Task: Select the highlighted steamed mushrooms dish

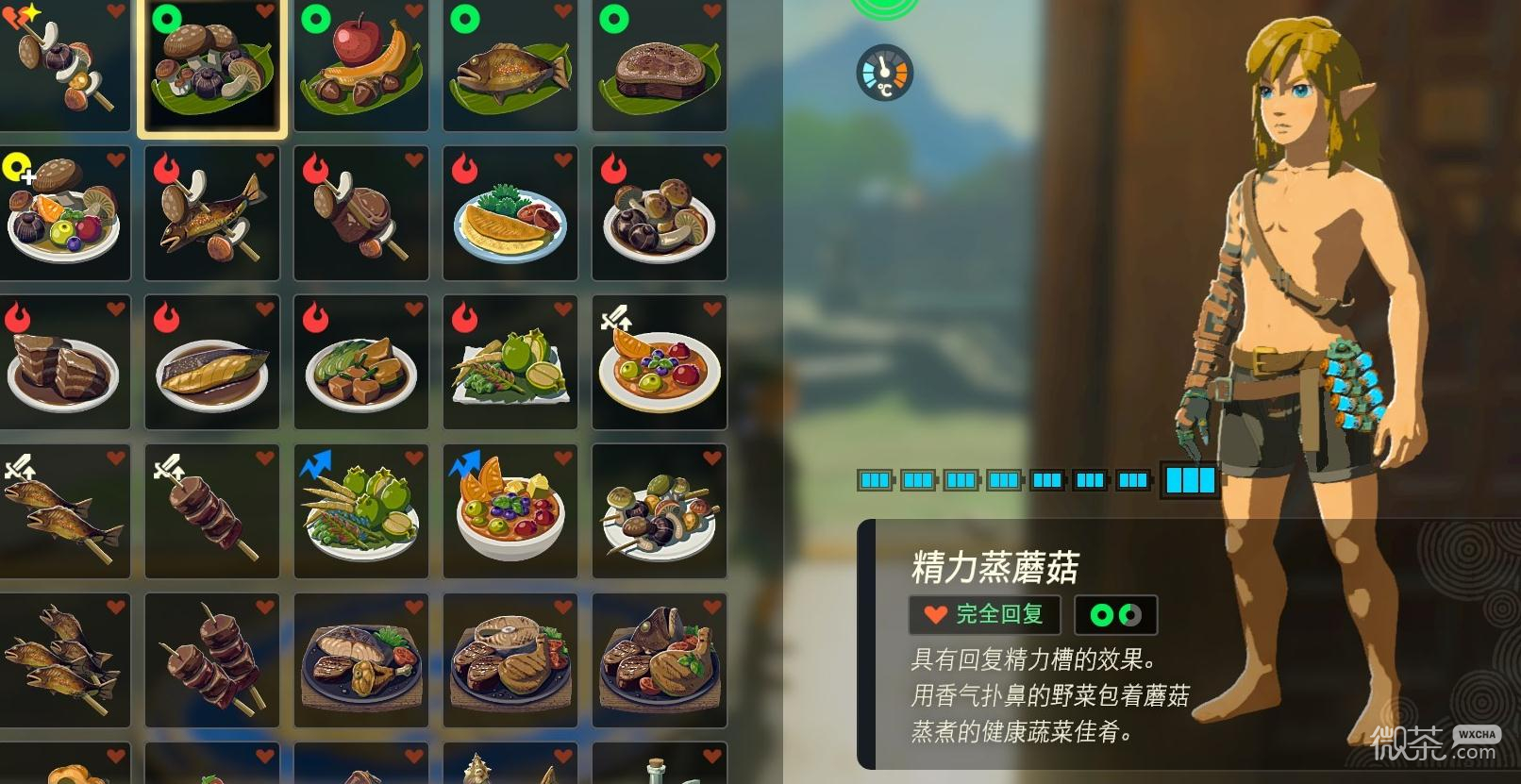Action: 212,67
